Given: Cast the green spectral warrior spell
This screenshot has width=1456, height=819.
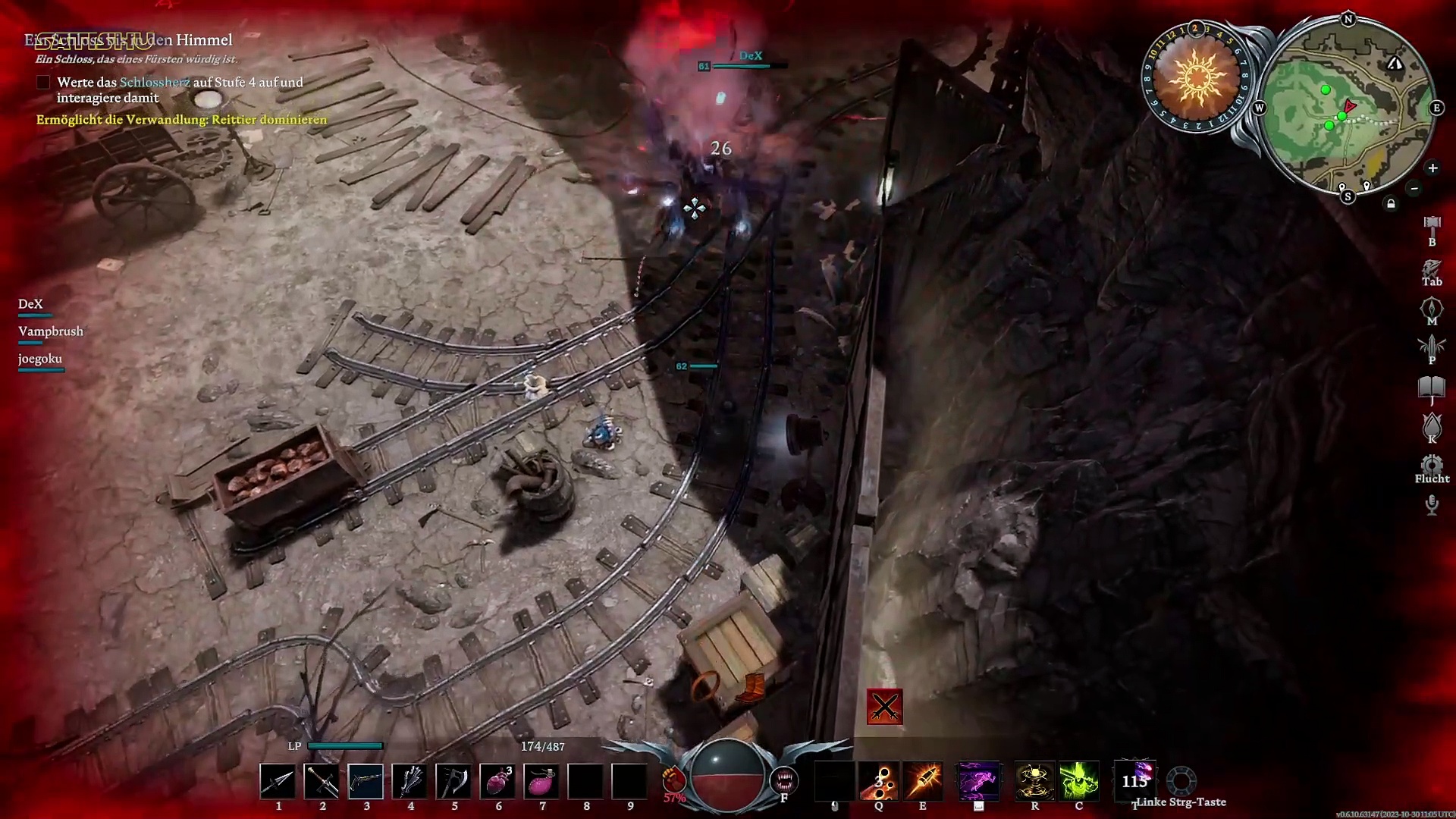Looking at the screenshot, I should (1078, 781).
